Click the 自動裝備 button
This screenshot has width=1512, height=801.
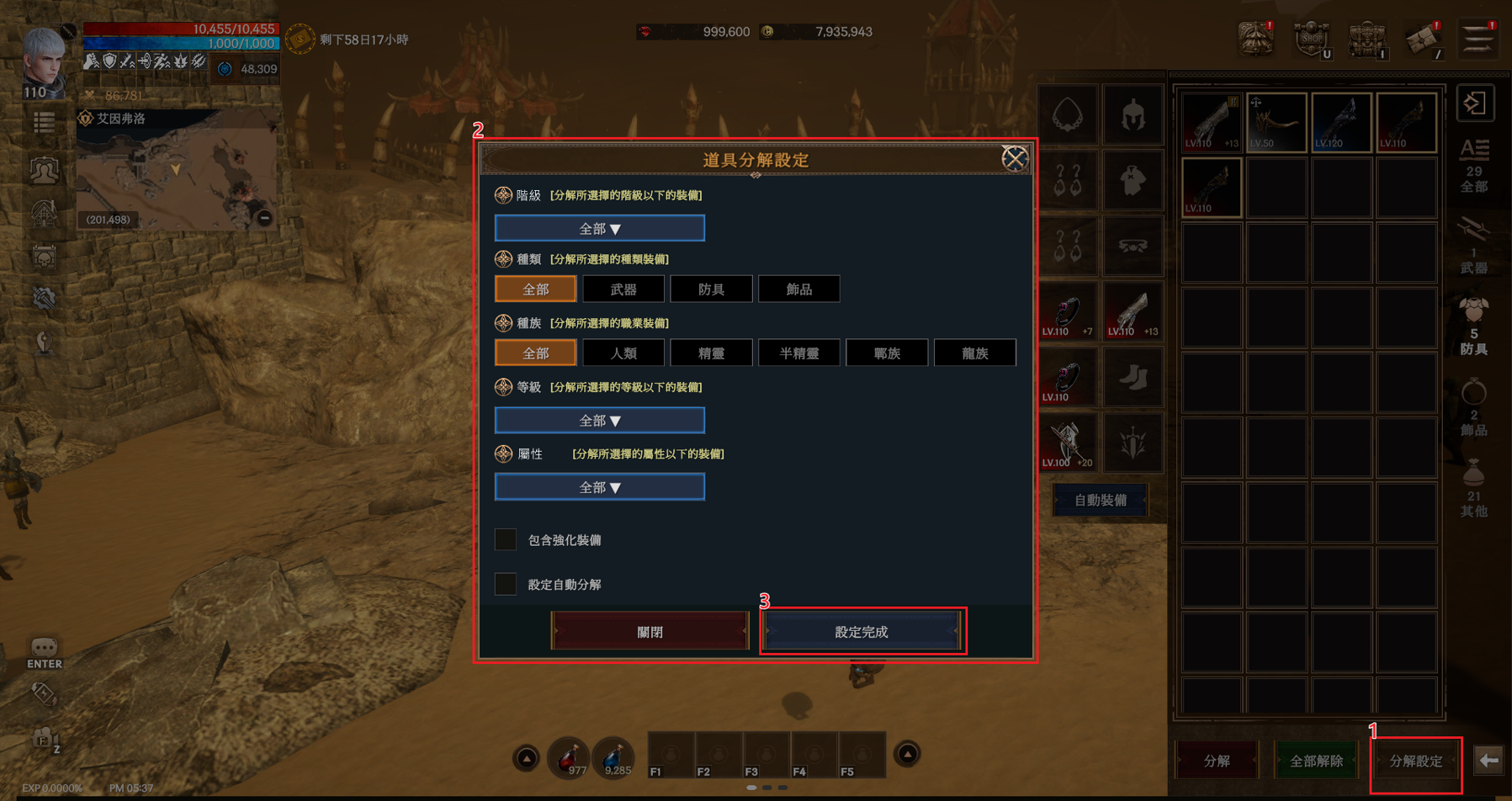[1100, 501]
